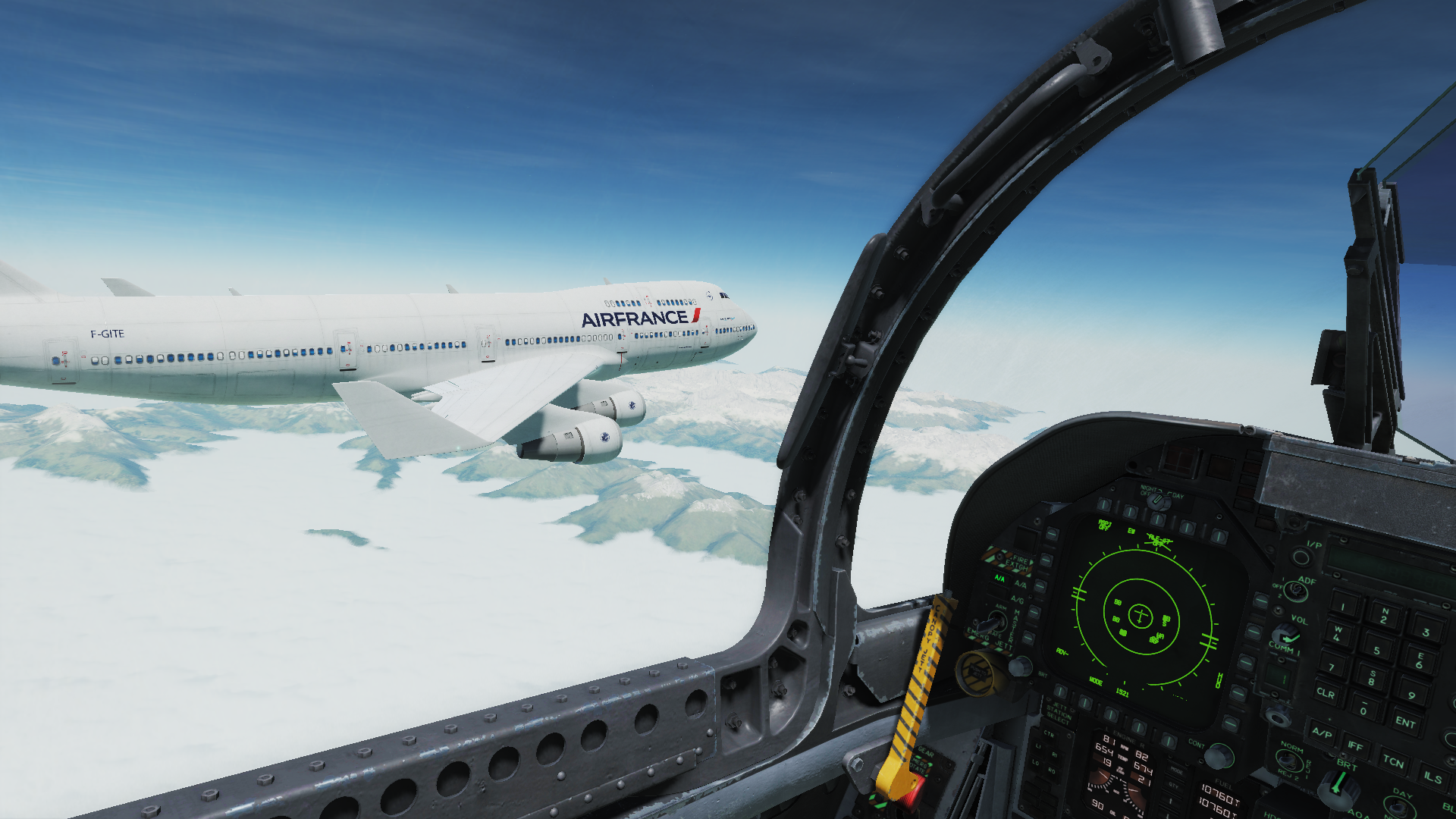
Task: Click the COMM 1 volume knob
Action: 1285,635
